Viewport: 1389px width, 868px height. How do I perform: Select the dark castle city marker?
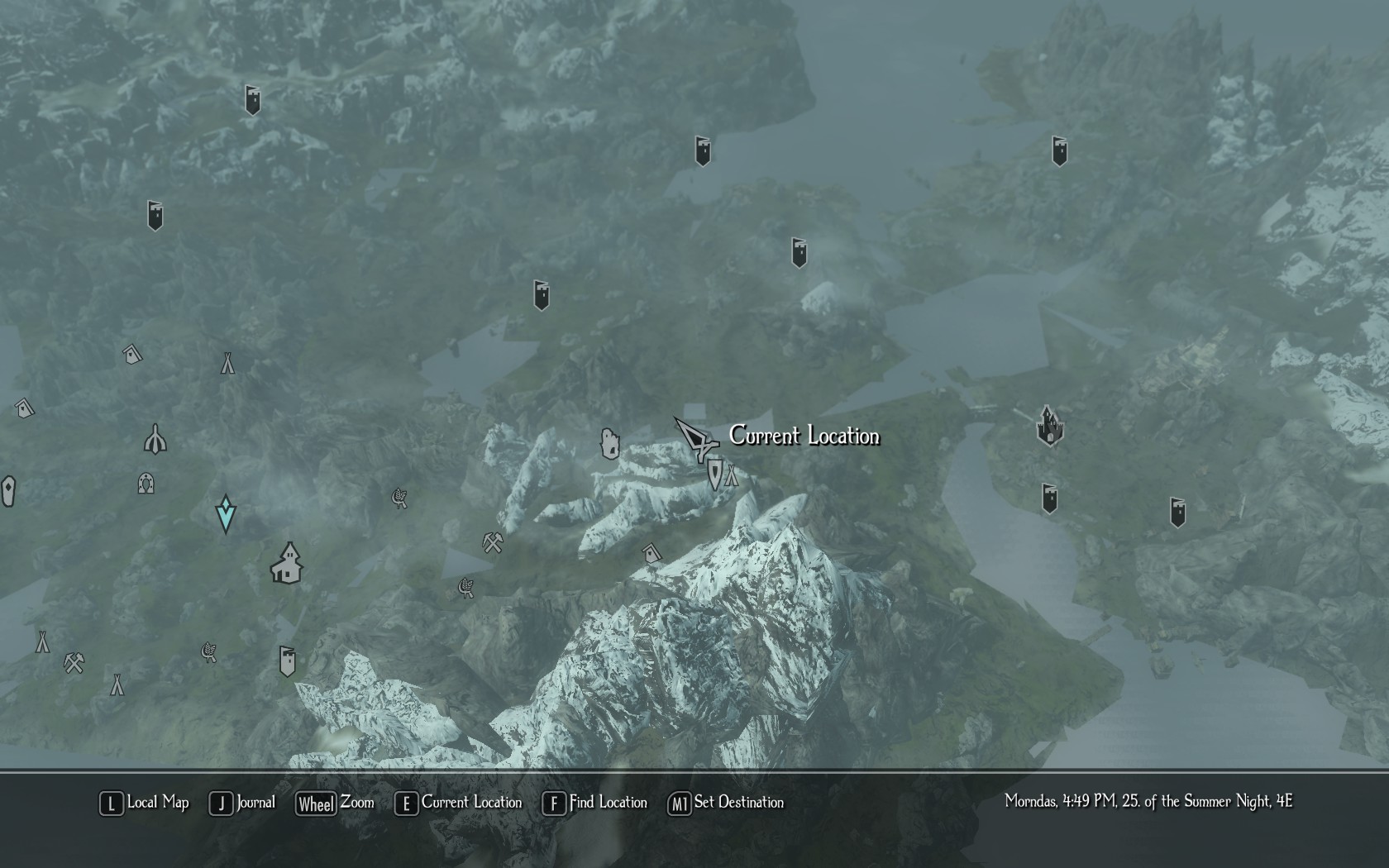pyautogui.click(x=1049, y=426)
